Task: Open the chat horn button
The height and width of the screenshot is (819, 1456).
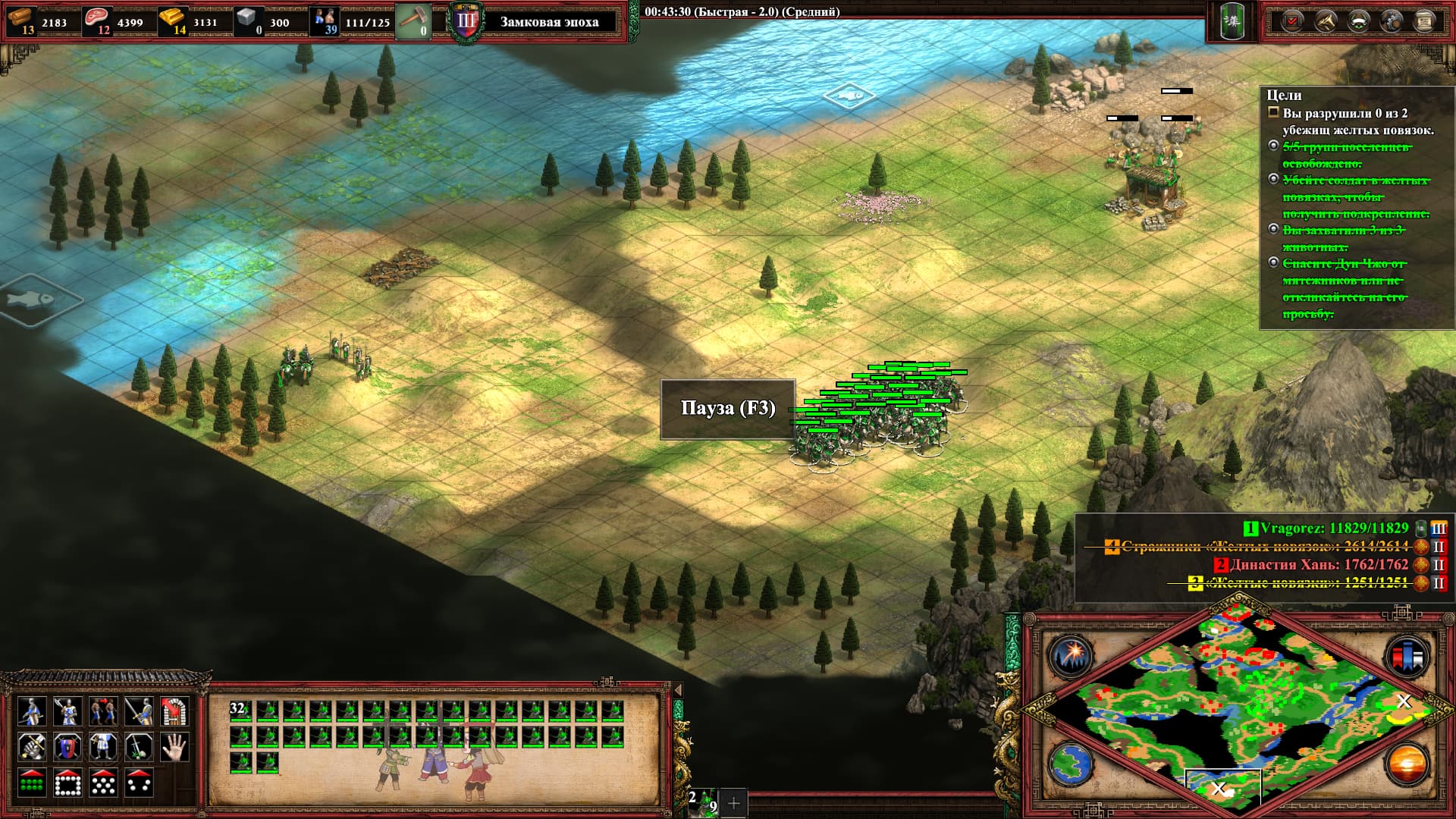Action: click(x=1326, y=21)
